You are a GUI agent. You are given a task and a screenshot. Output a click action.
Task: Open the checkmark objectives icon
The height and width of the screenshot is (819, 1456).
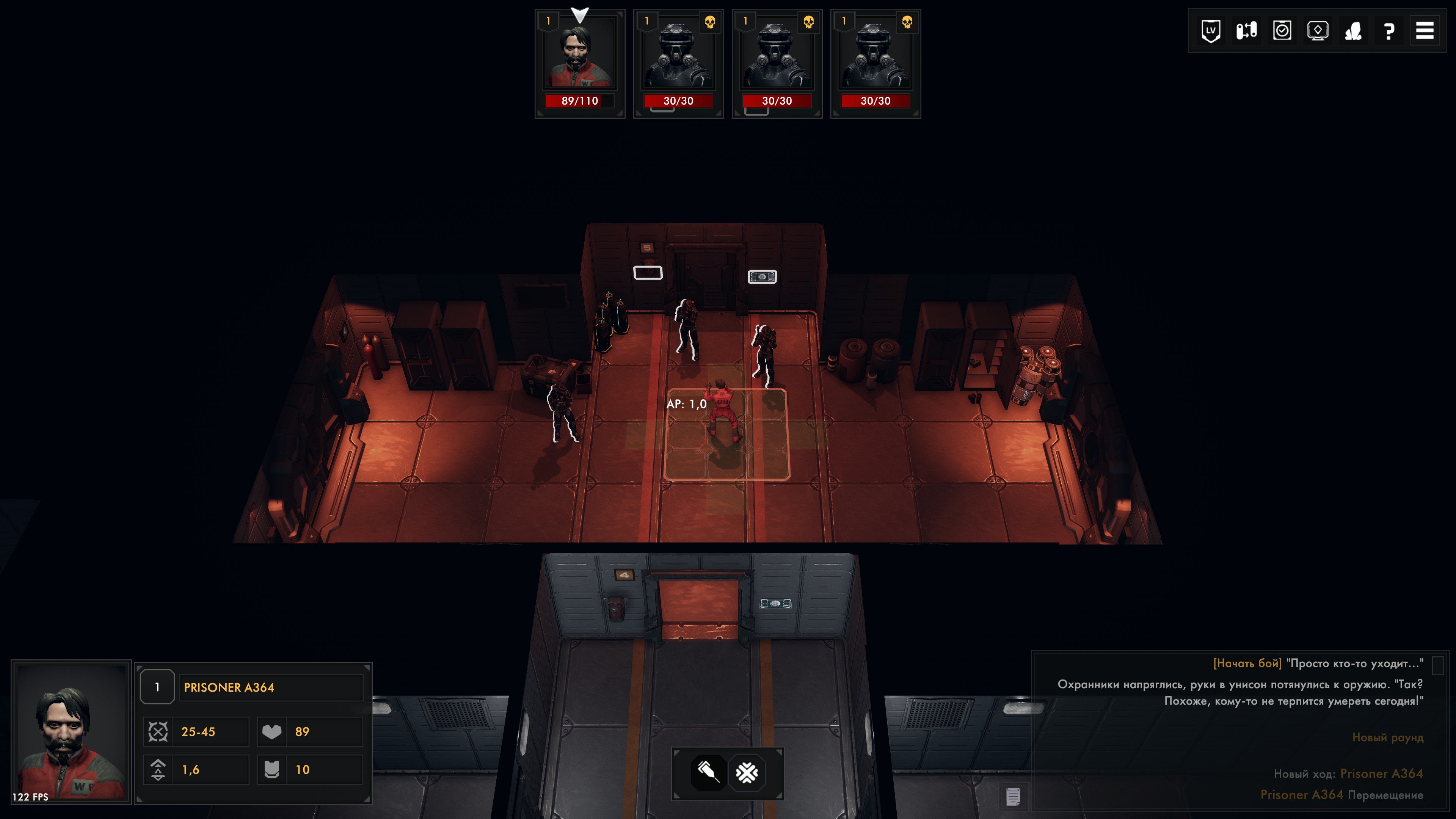[1282, 30]
